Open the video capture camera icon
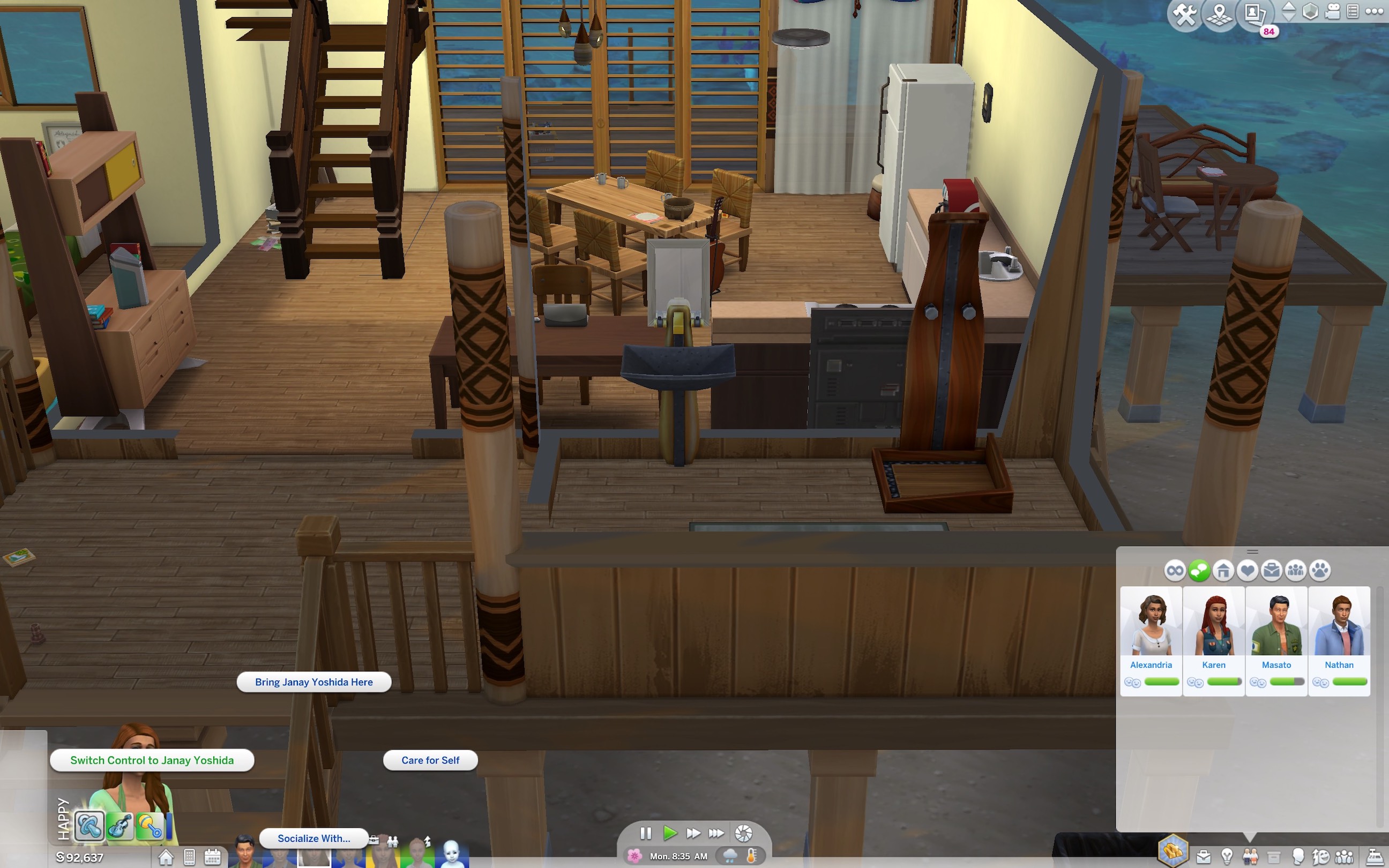 pyautogui.click(x=1333, y=11)
